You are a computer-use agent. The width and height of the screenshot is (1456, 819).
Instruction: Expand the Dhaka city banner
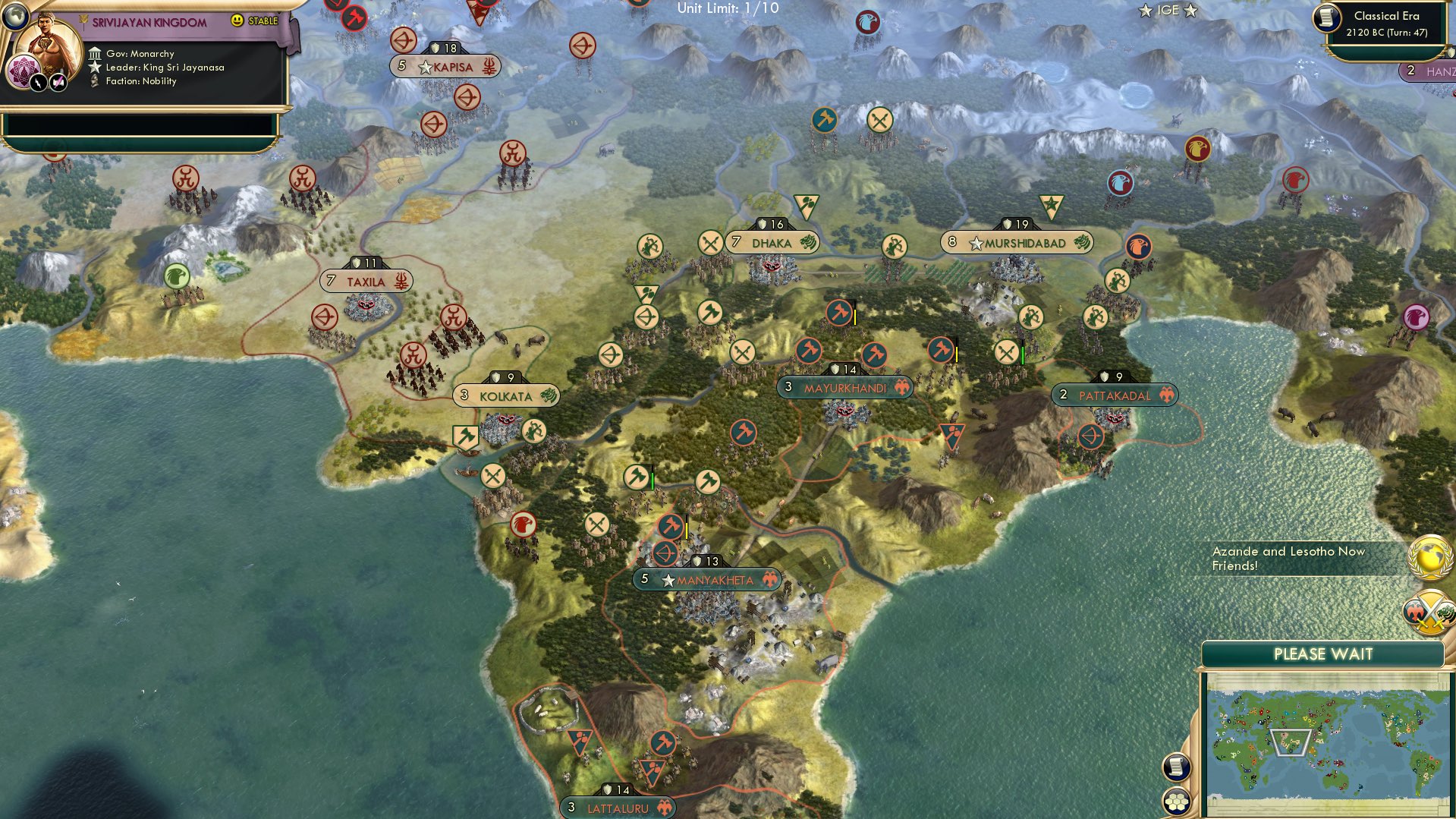pos(774,242)
